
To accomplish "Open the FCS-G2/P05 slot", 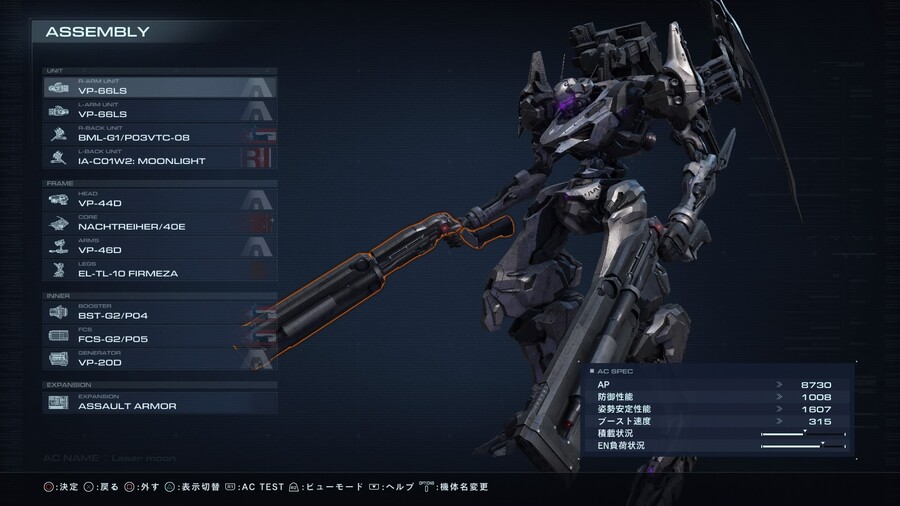I will tap(160, 335).
